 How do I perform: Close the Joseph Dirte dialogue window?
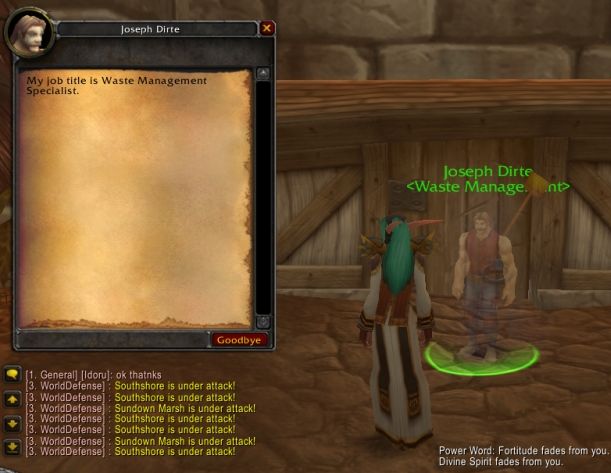point(267,29)
